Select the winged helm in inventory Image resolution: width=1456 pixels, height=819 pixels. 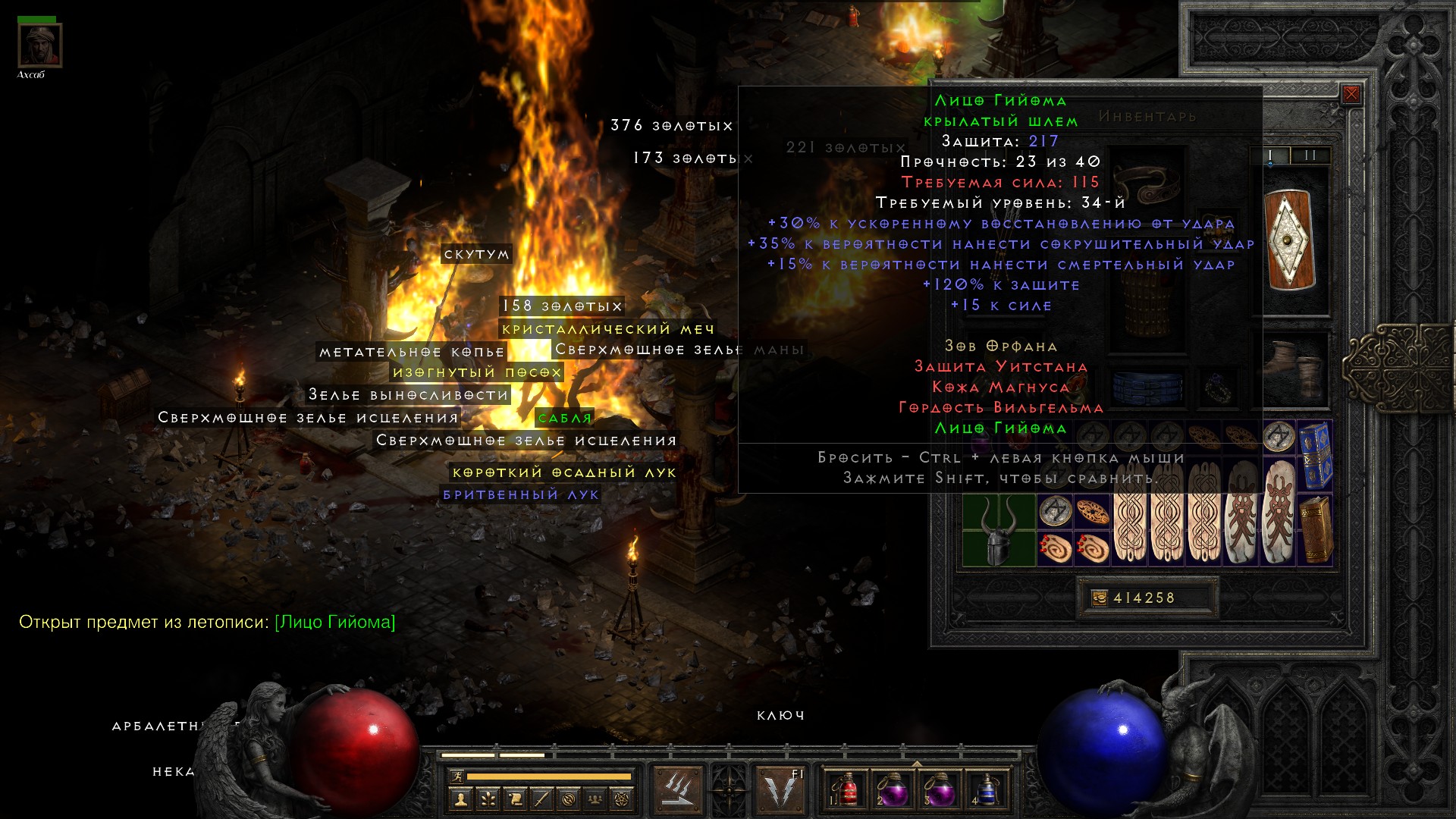998,530
